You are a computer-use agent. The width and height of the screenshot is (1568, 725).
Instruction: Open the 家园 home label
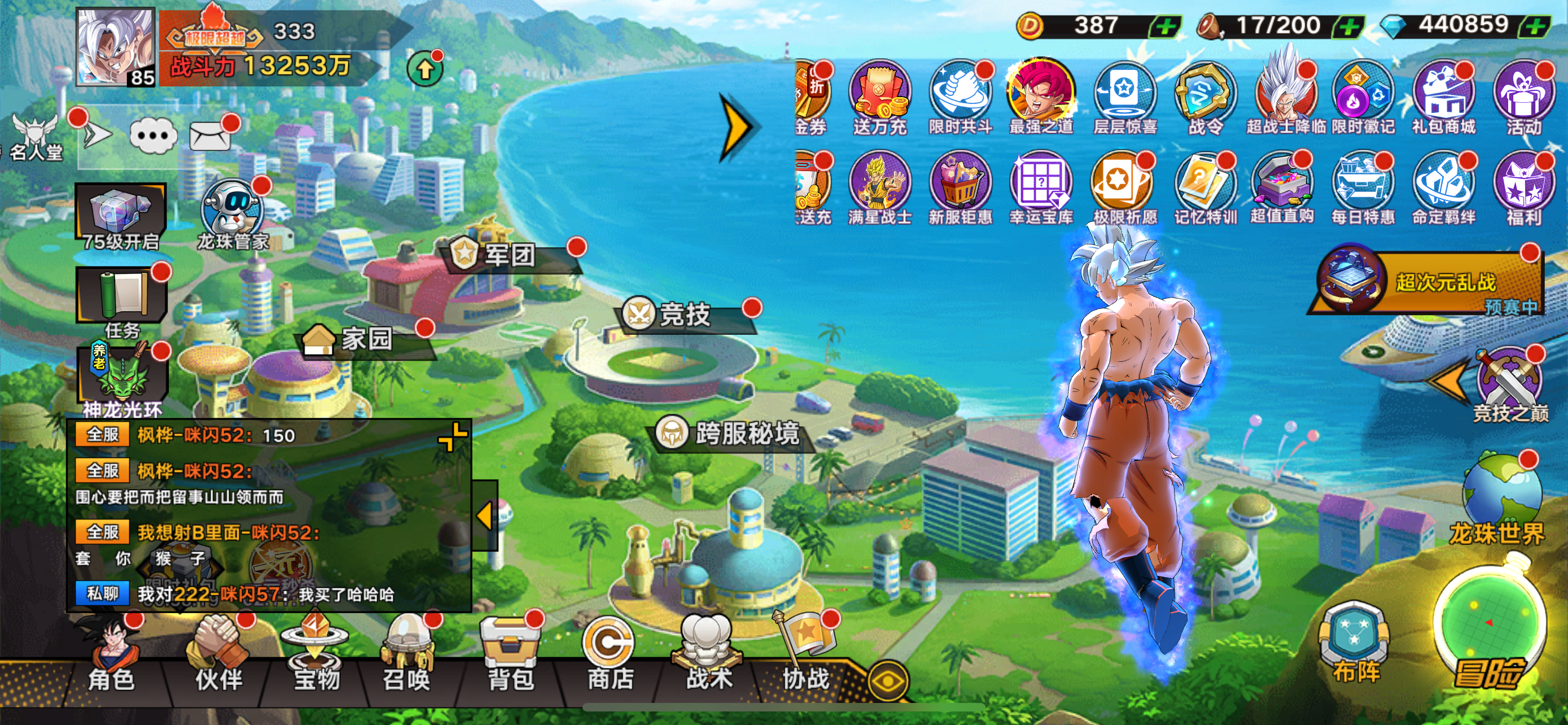click(365, 338)
